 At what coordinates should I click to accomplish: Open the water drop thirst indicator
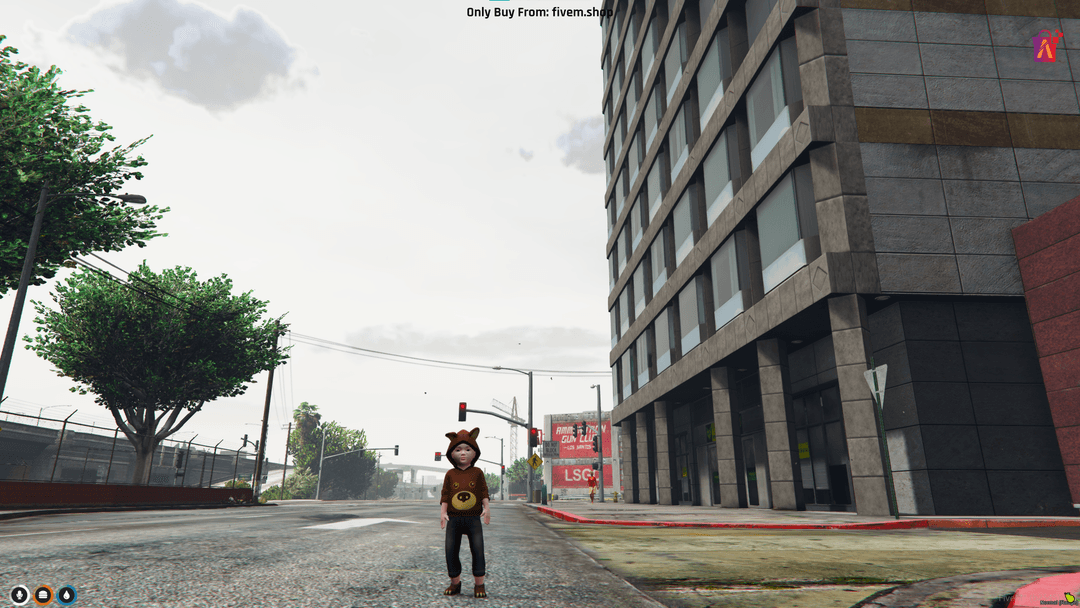click(67, 595)
